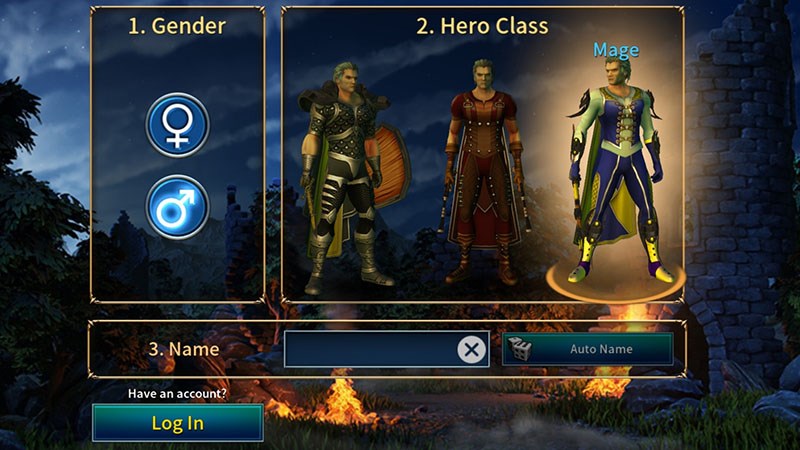Choose the male gender symbol
This screenshot has height=450, width=800.
177,207
